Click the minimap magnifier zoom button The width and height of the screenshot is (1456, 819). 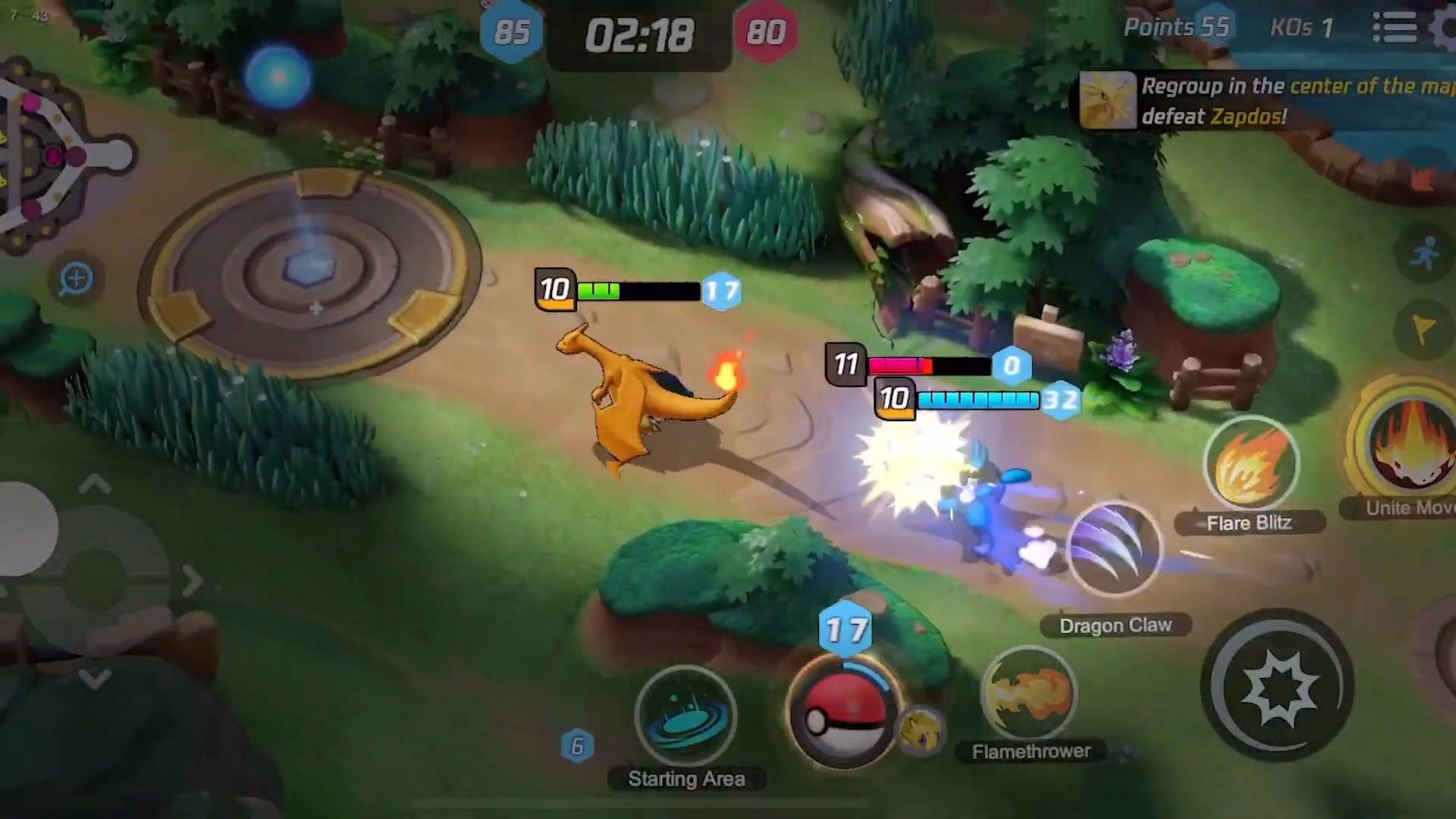click(76, 279)
